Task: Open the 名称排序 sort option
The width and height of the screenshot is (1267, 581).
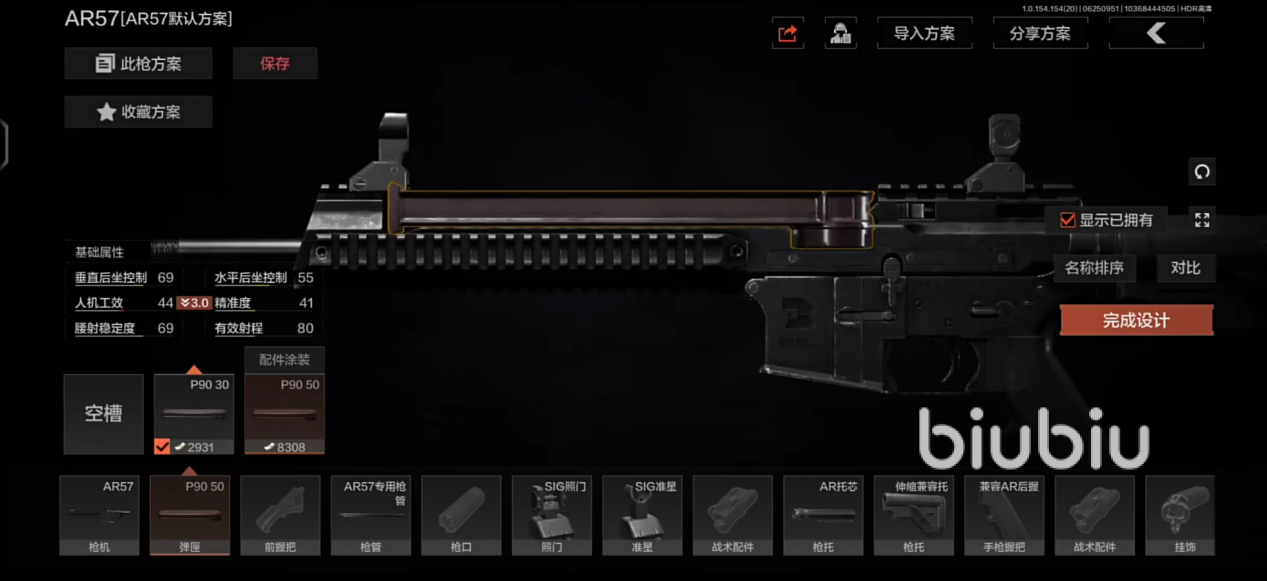Action: point(1094,268)
